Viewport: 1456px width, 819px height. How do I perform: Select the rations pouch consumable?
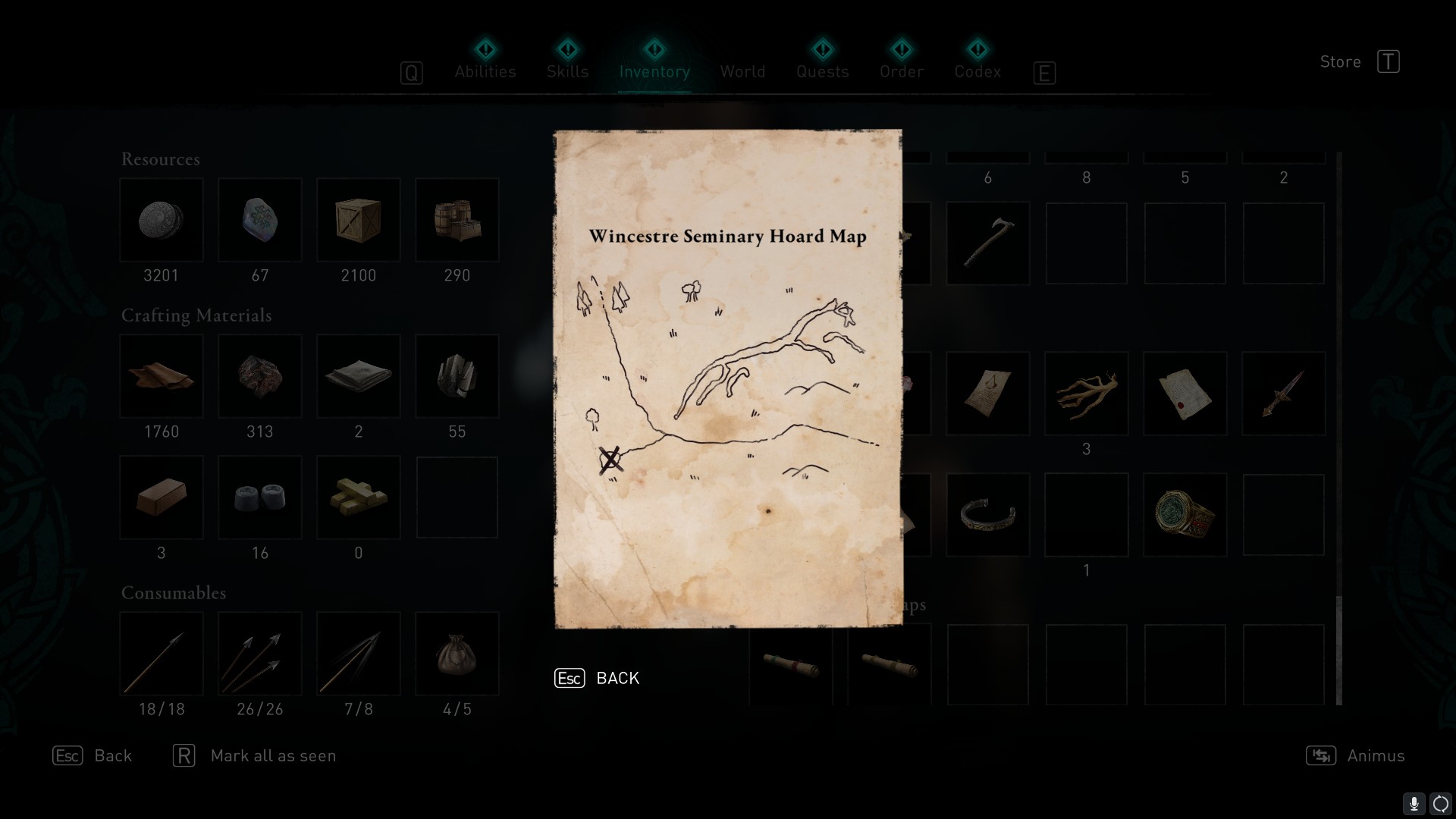(457, 654)
